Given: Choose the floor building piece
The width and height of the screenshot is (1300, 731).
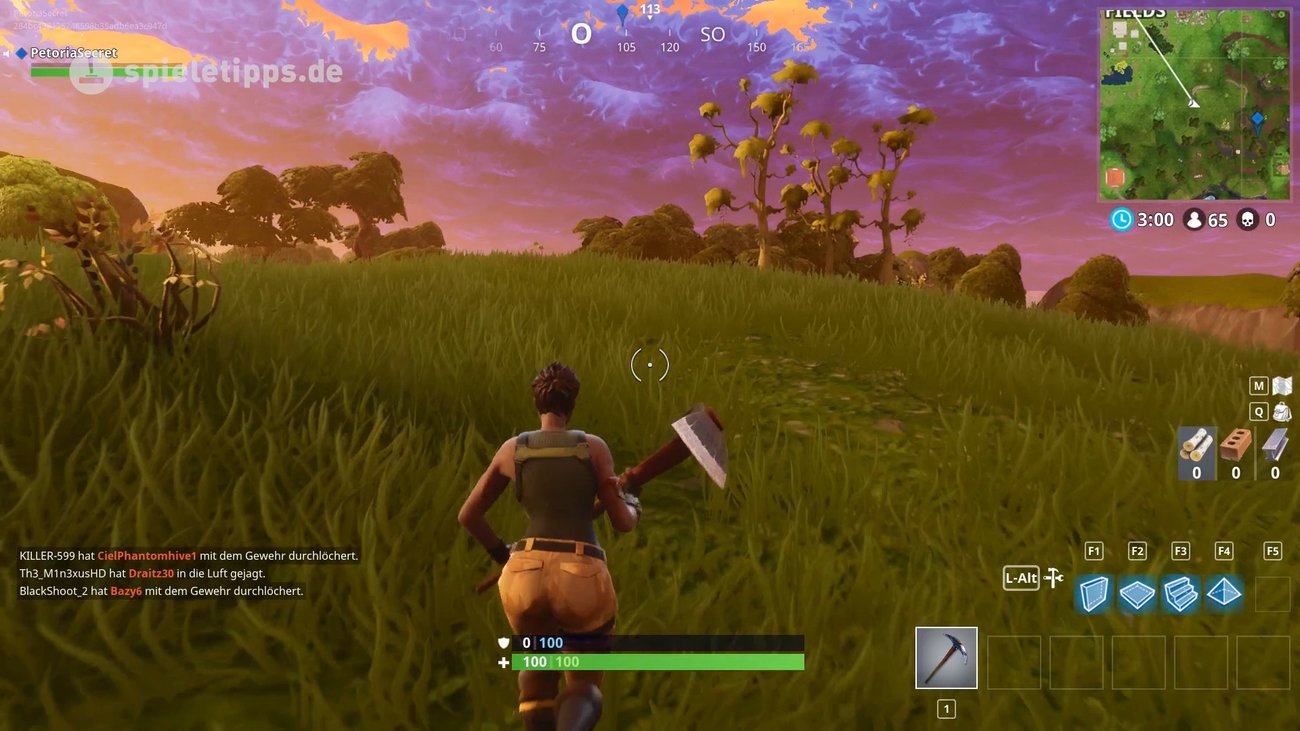Looking at the screenshot, I should (x=1137, y=594).
